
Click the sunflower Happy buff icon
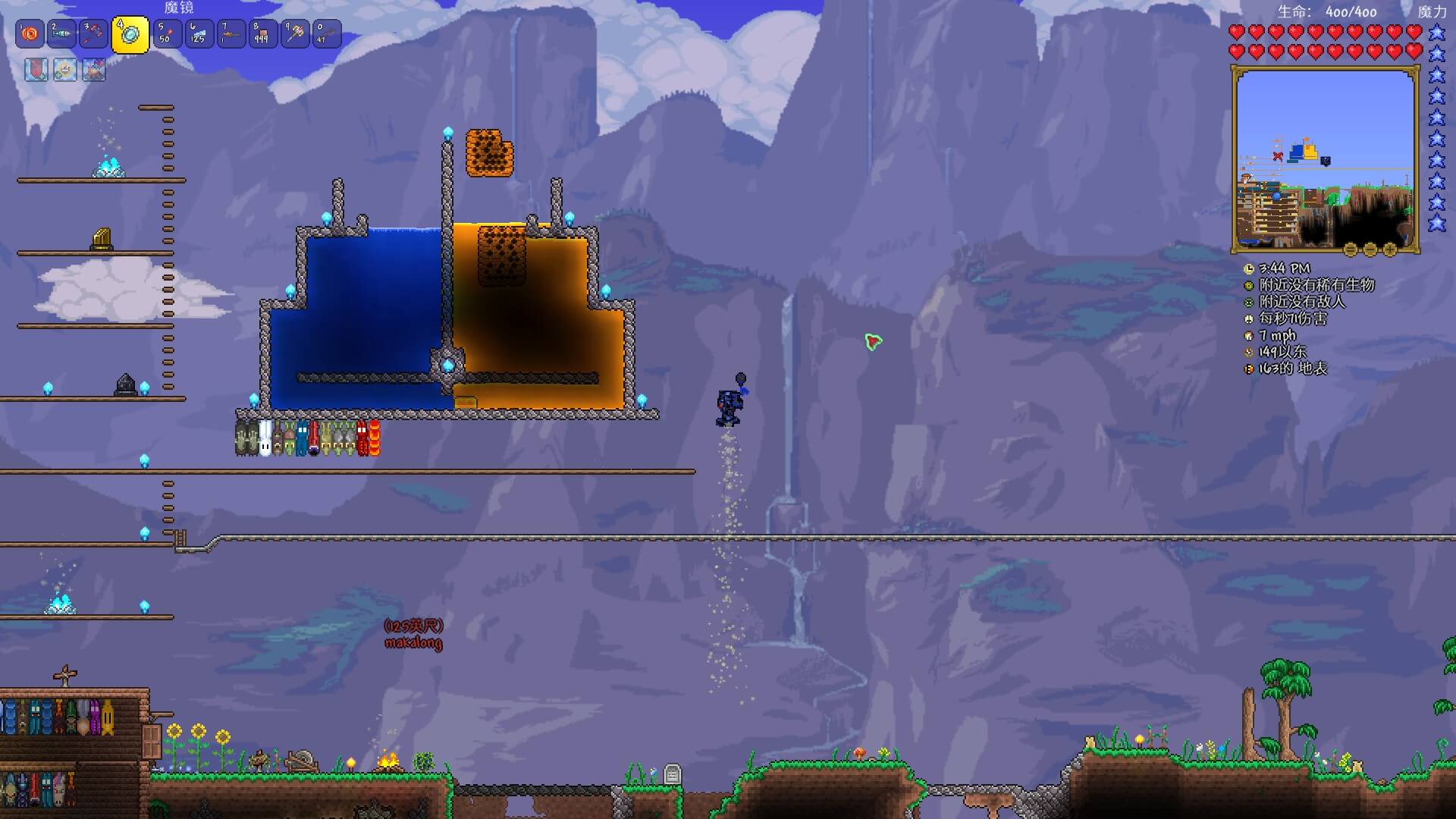pos(64,71)
